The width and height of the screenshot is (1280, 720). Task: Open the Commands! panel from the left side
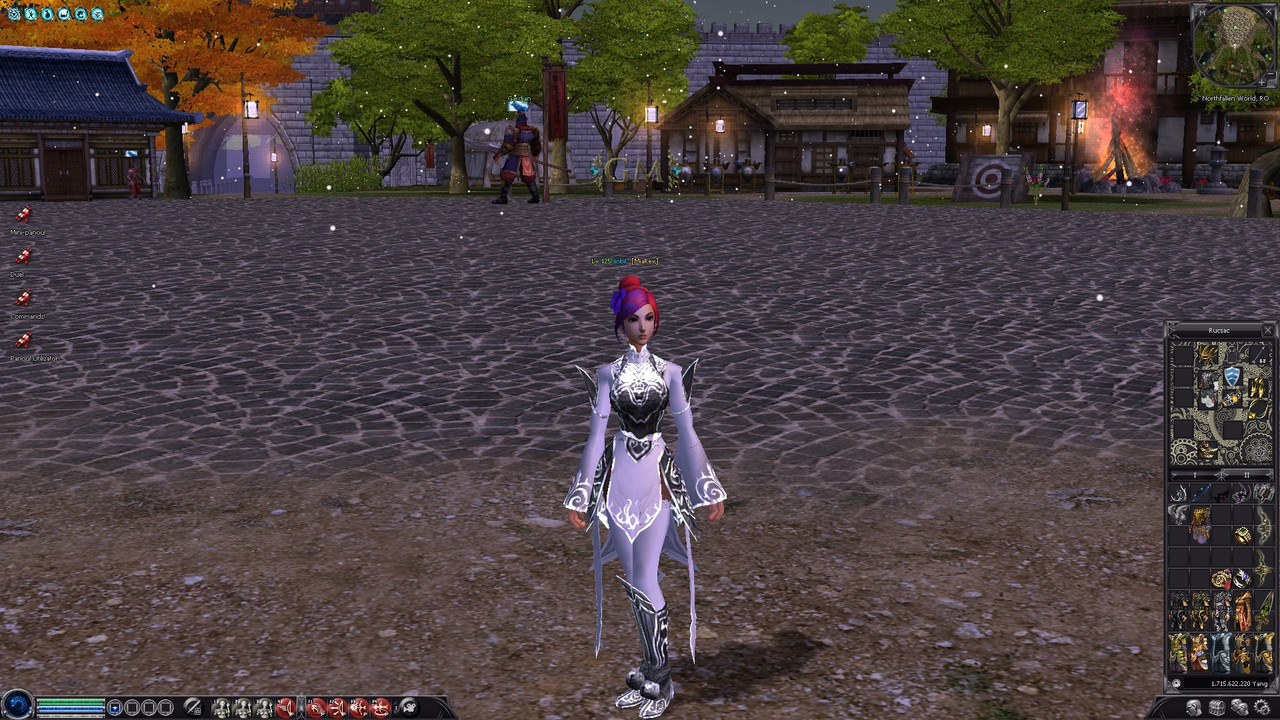pyautogui.click(x=25, y=298)
